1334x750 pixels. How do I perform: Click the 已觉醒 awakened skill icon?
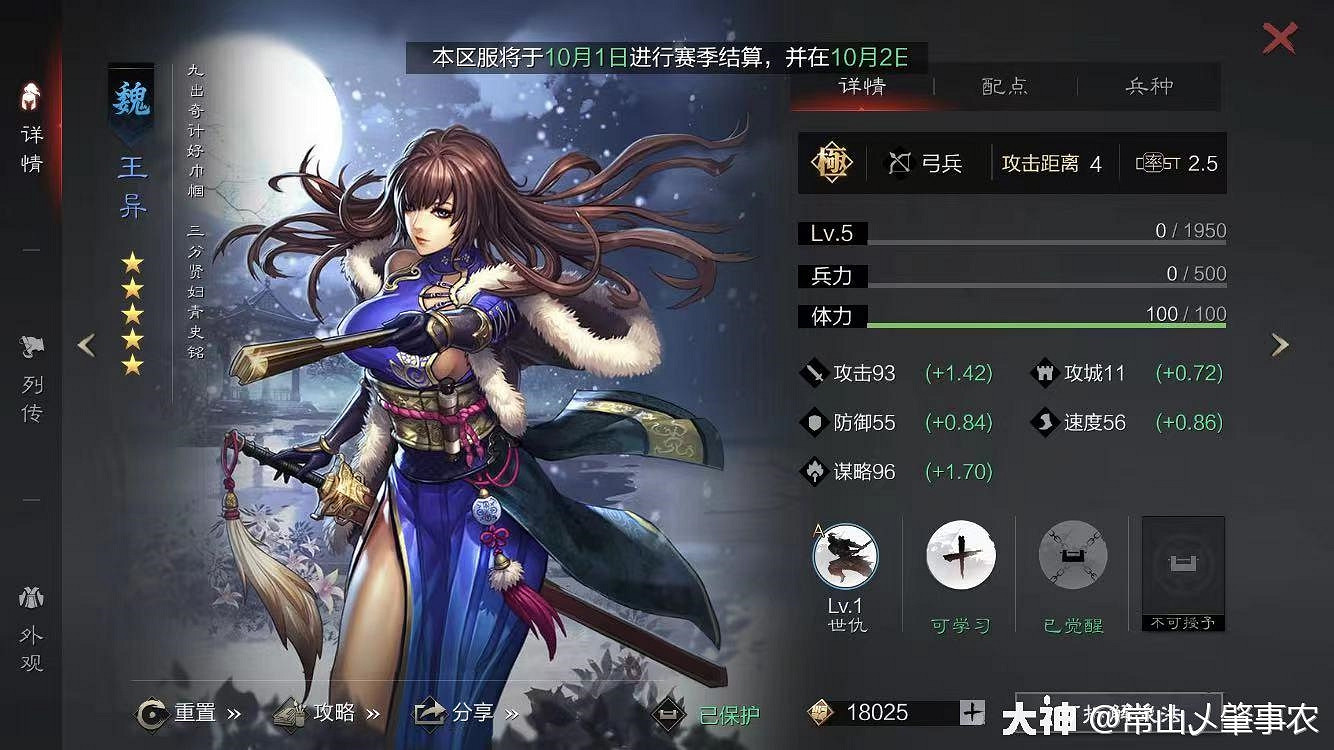click(1071, 556)
